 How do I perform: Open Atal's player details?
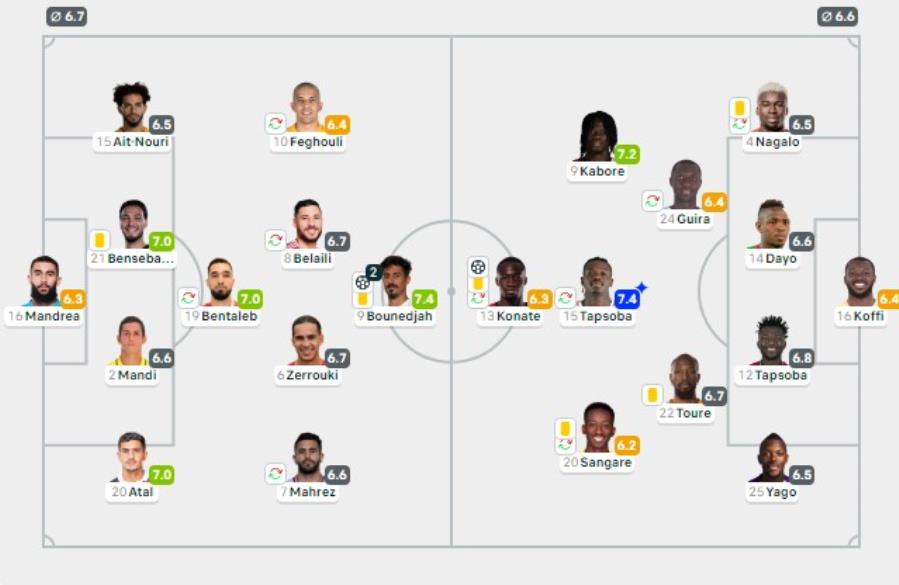point(131,458)
